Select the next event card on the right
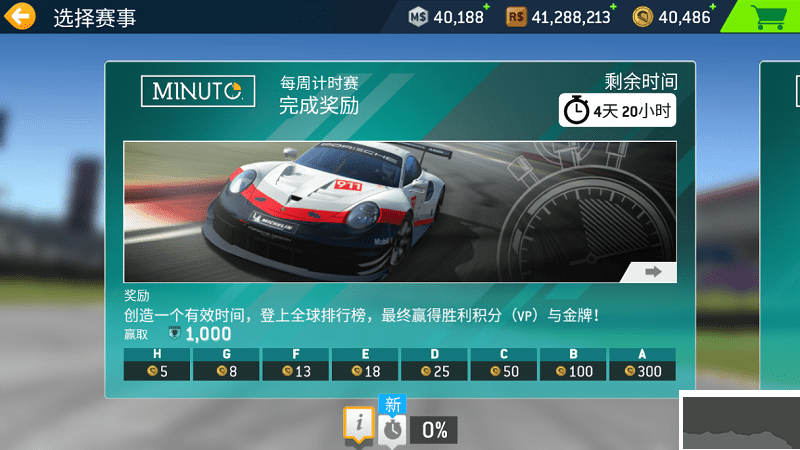 pos(780,230)
